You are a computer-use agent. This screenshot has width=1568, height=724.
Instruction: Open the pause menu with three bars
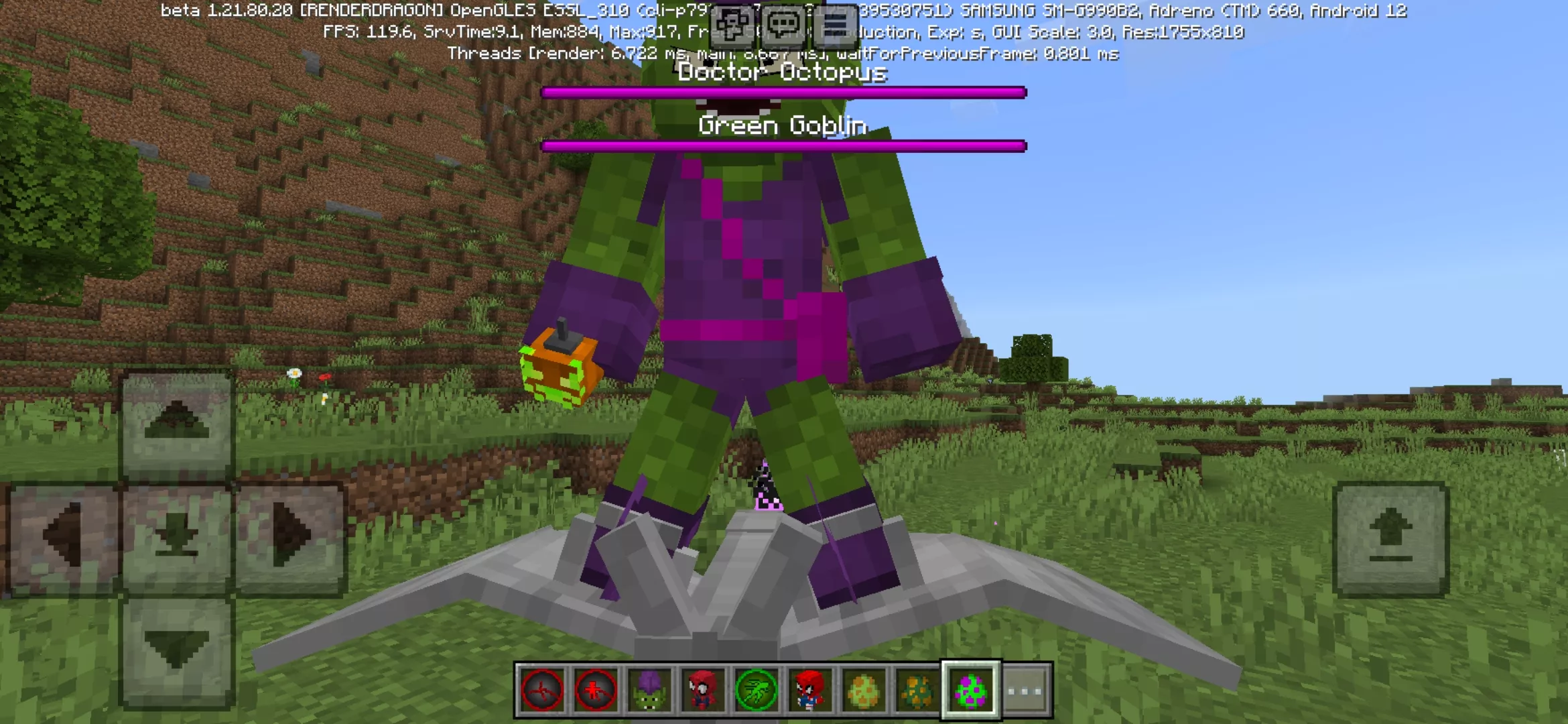[x=835, y=25]
